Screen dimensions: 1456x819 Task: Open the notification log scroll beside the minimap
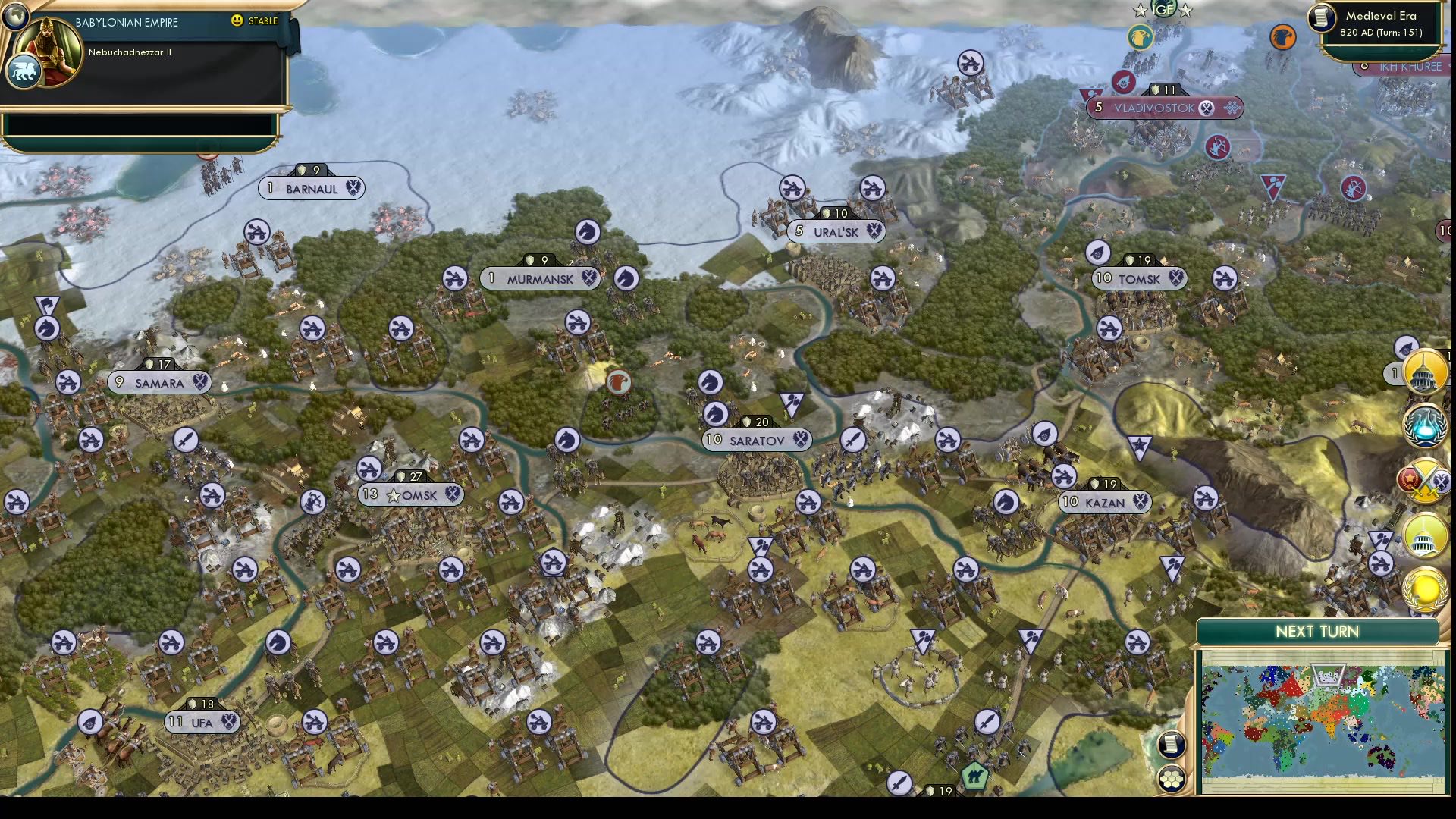pos(1172,745)
